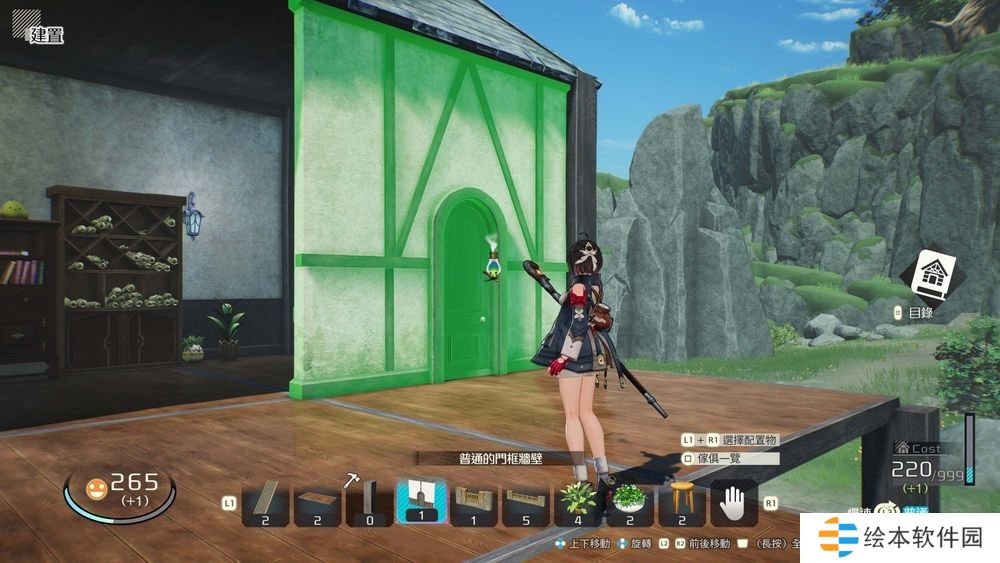Pick the short stone fence slot
Viewport: 1000px width, 563px height.
[474, 502]
